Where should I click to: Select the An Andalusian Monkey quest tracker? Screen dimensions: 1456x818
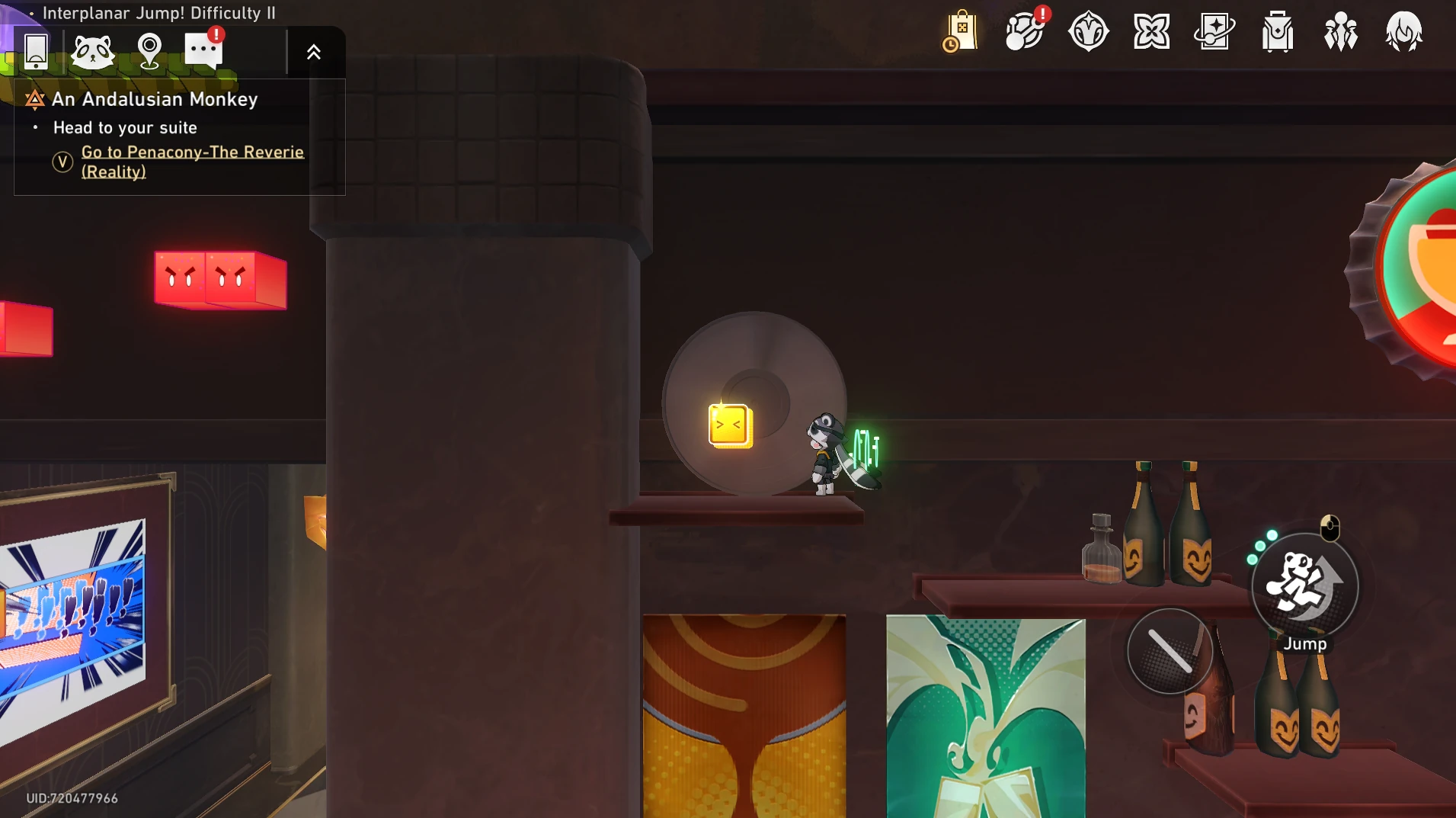(155, 99)
